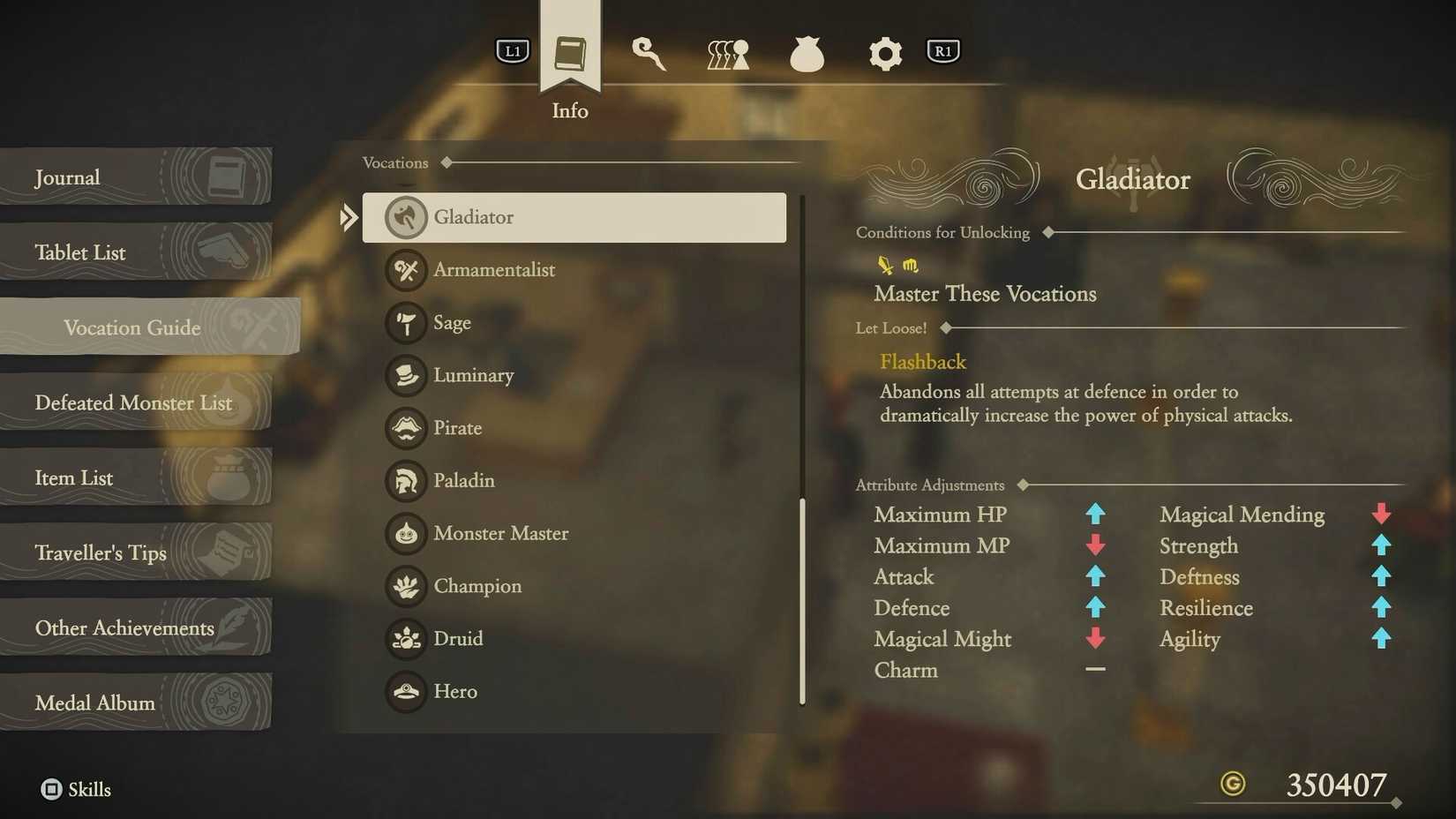This screenshot has width=1456, height=819.
Task: Select the key icon in the top bar
Action: pos(649,53)
